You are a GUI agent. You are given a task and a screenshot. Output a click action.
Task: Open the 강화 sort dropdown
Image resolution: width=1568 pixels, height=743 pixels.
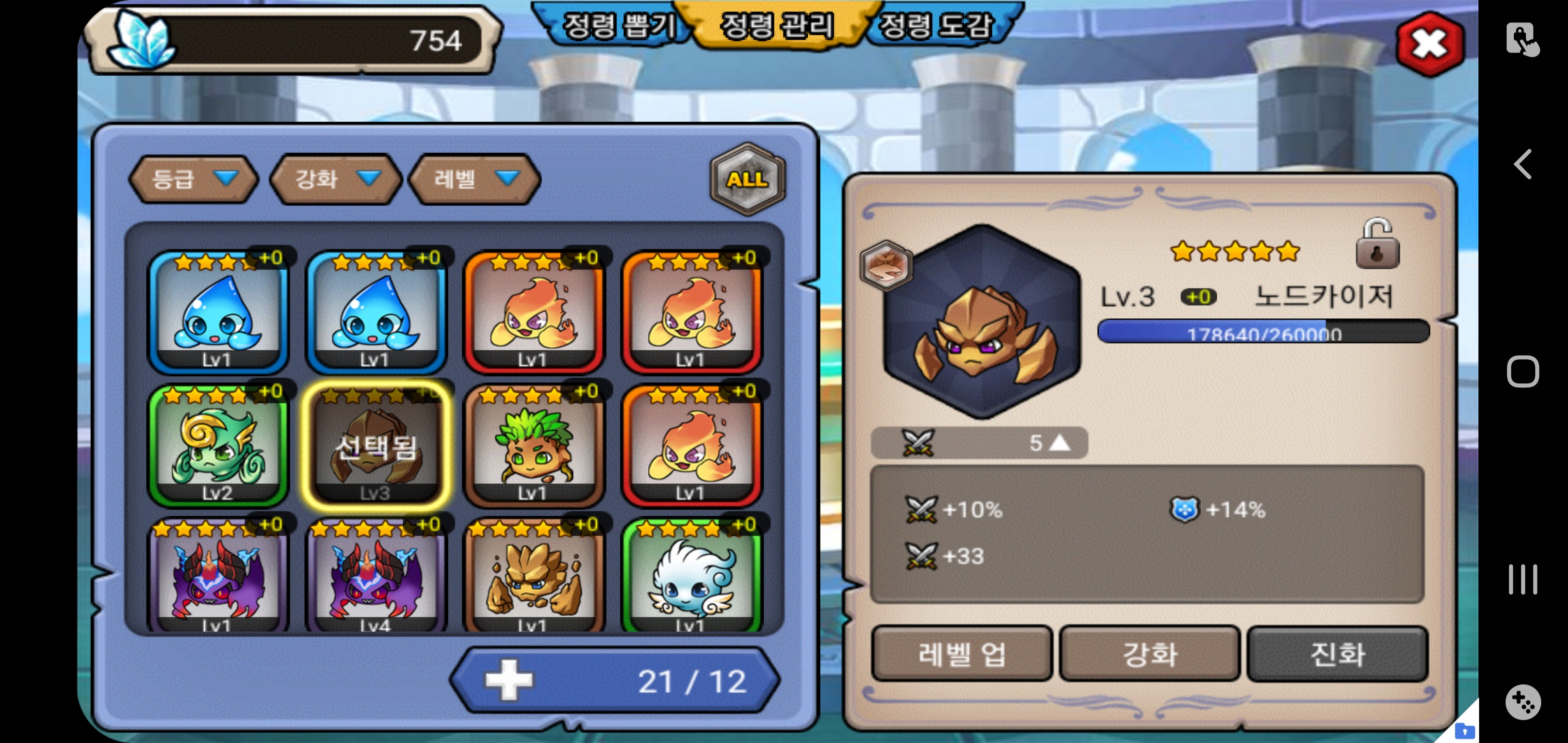tap(335, 179)
